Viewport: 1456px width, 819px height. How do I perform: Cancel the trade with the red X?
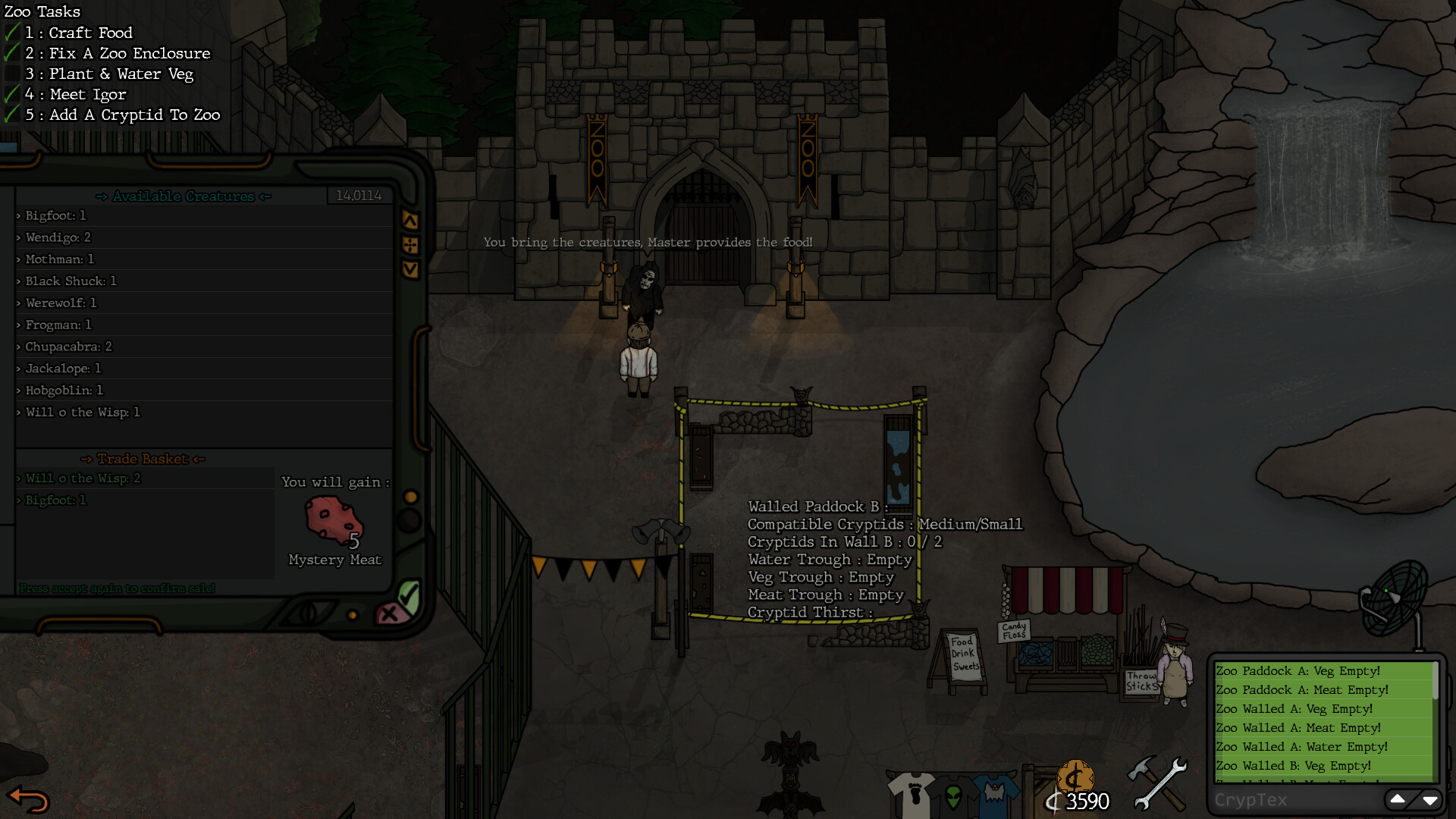tap(389, 614)
